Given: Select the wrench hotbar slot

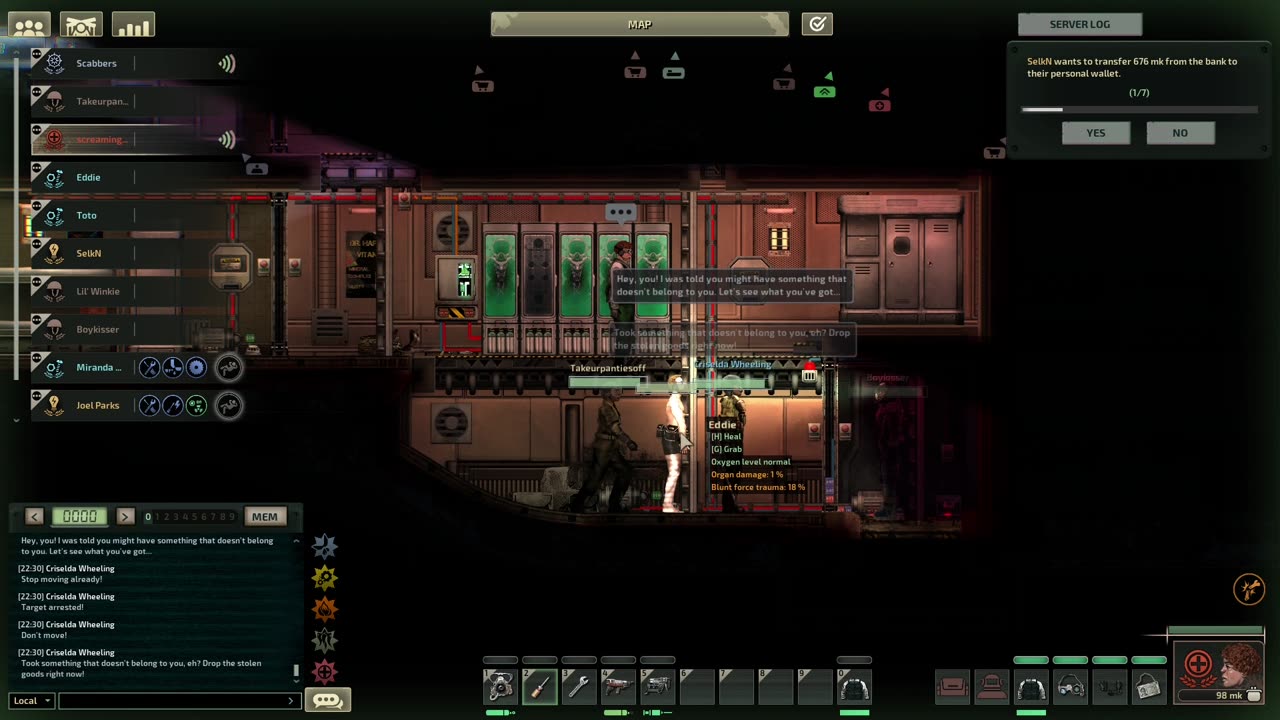Looking at the screenshot, I should [579, 686].
